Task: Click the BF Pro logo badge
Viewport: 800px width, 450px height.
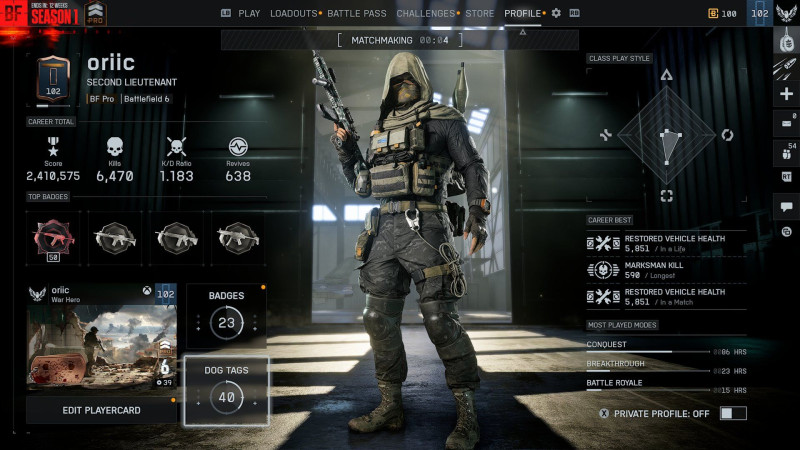Action: click(97, 14)
